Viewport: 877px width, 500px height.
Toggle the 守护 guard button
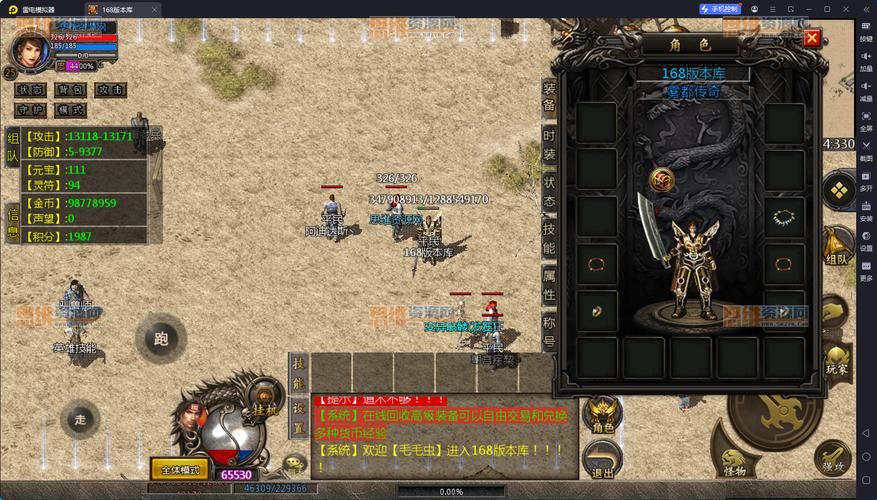click(x=29, y=110)
